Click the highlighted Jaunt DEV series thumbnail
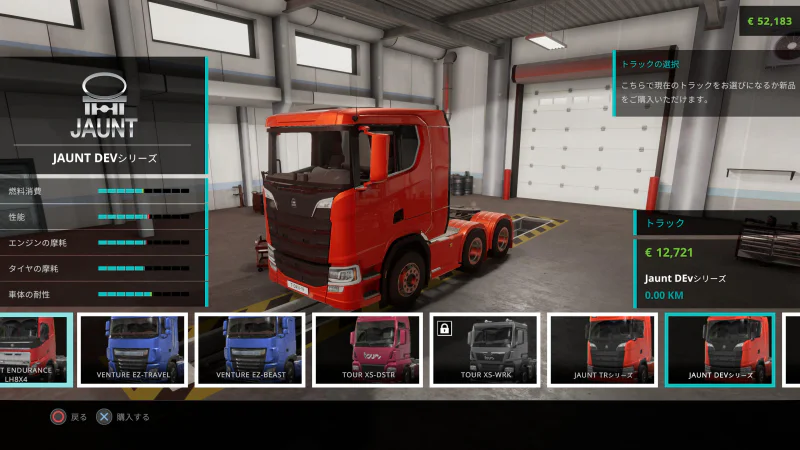Image resolution: width=800 pixels, height=450 pixels. pyautogui.click(x=720, y=349)
